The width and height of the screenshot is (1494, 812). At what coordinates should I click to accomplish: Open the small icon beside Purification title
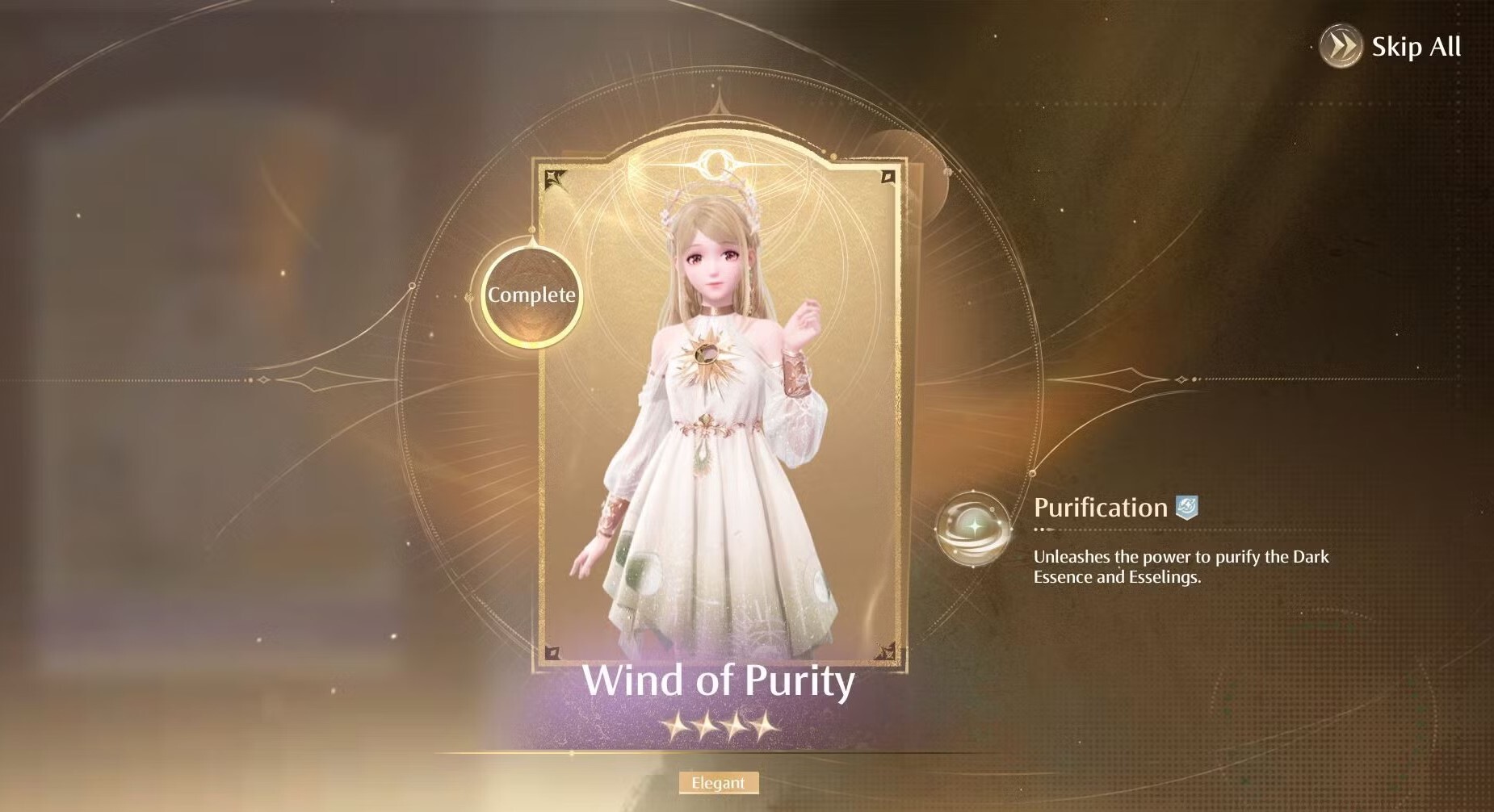(1186, 507)
